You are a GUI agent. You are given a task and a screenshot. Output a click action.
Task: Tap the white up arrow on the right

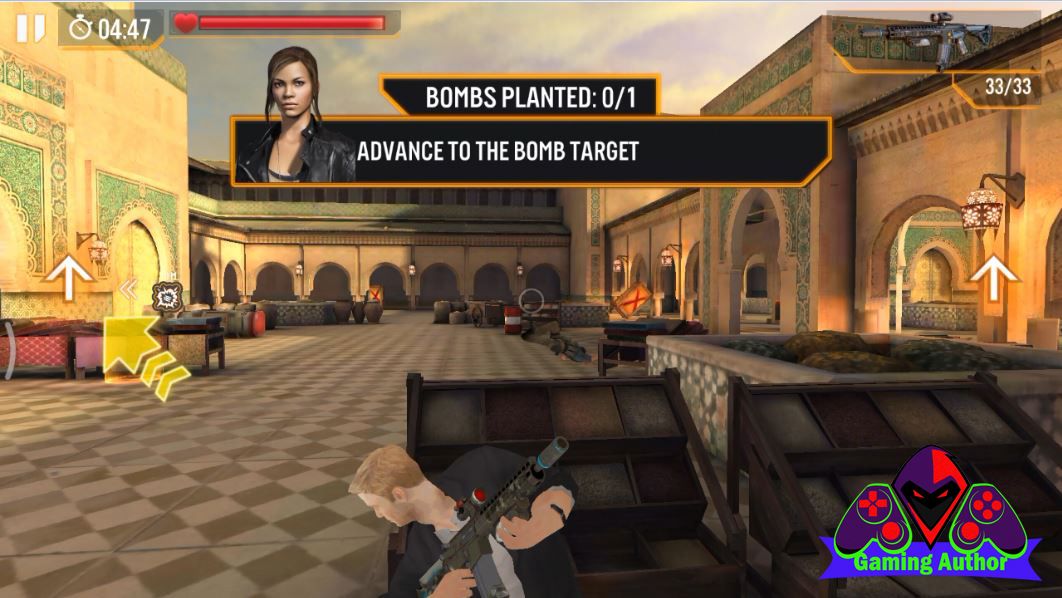(x=993, y=276)
